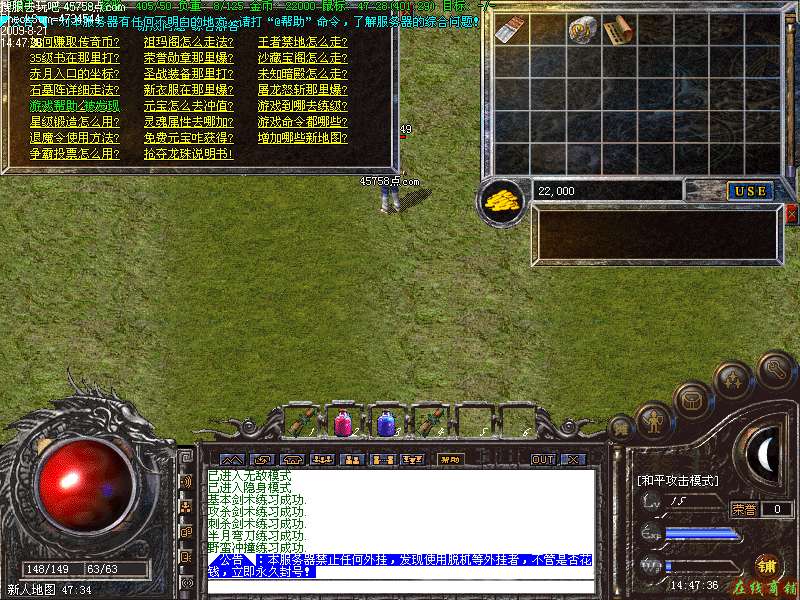Read the topic 拾夺龙珠说明书!
Screen dimensions: 800x600
(x=188, y=154)
